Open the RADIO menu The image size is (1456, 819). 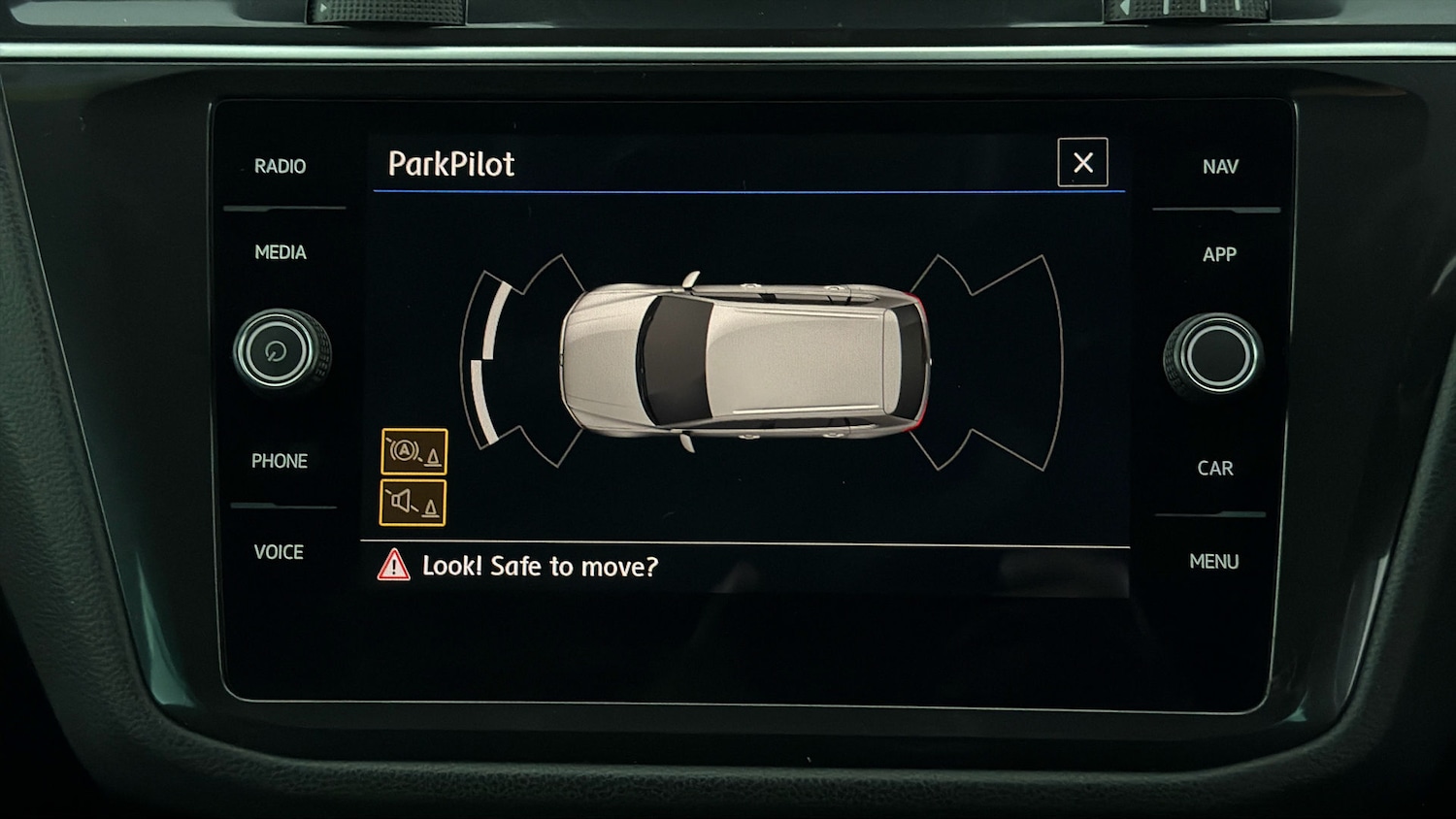[280, 167]
